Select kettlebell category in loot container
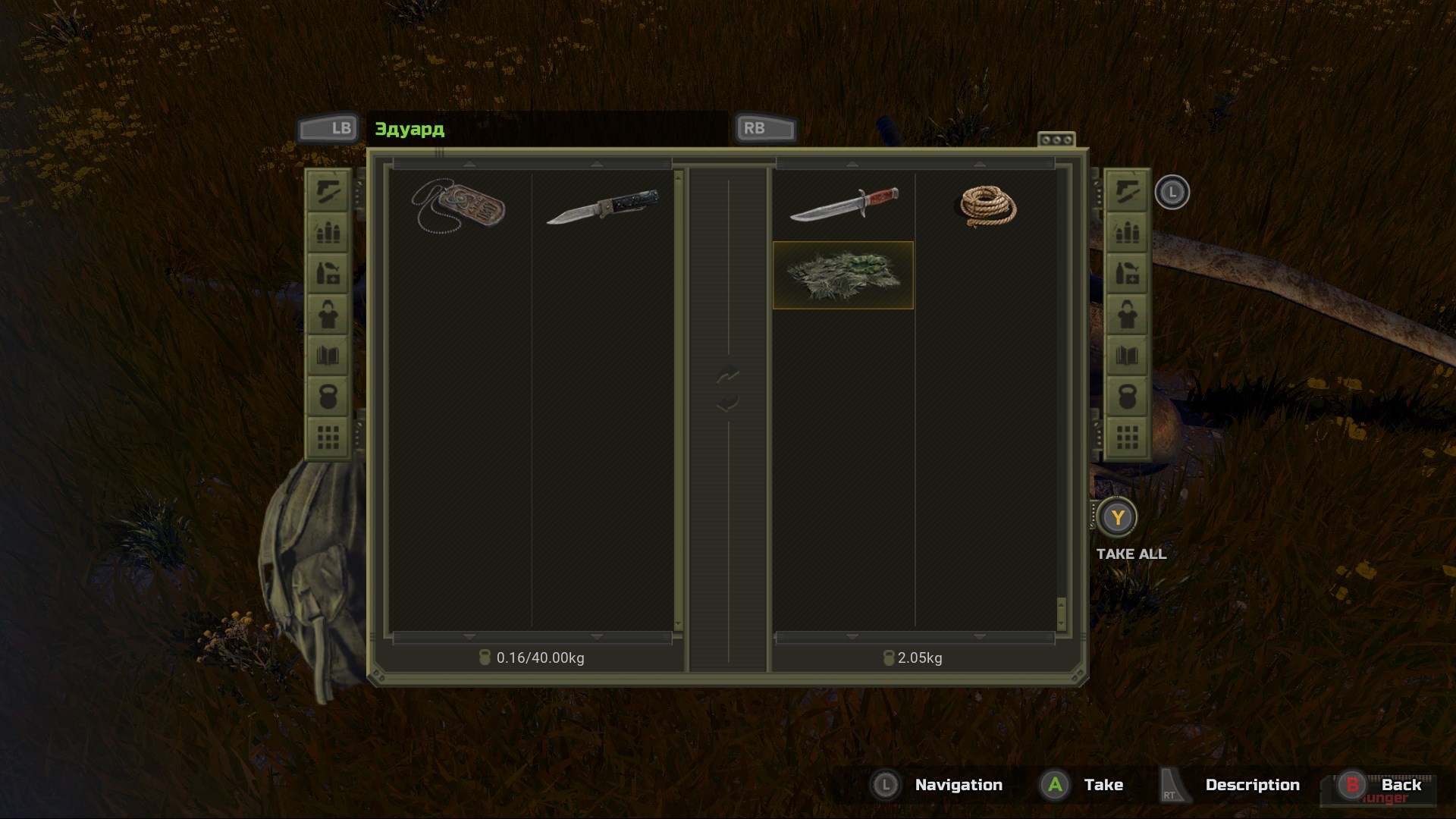The height and width of the screenshot is (819, 1456). (1127, 397)
